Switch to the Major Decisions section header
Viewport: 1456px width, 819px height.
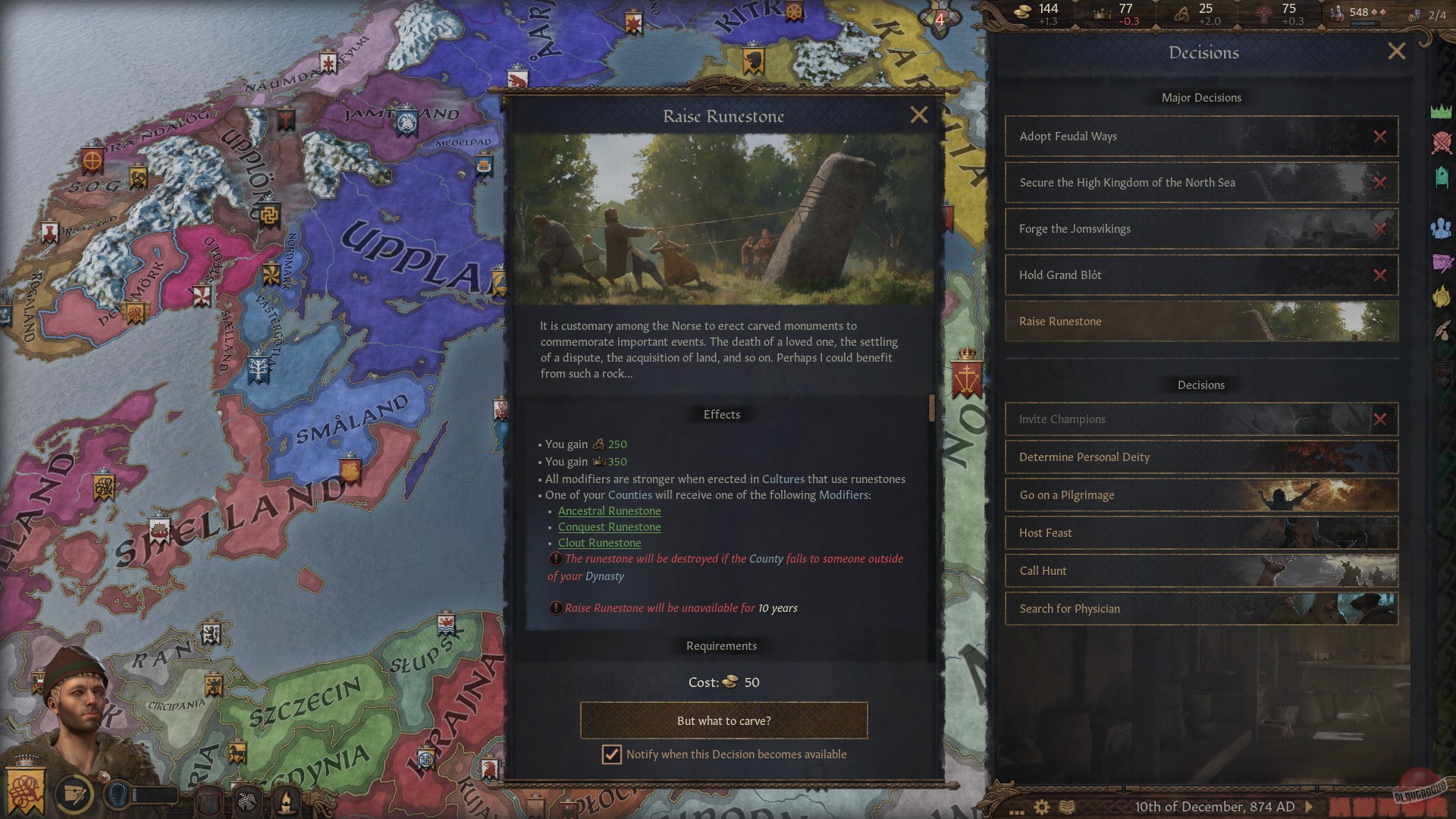click(1200, 97)
